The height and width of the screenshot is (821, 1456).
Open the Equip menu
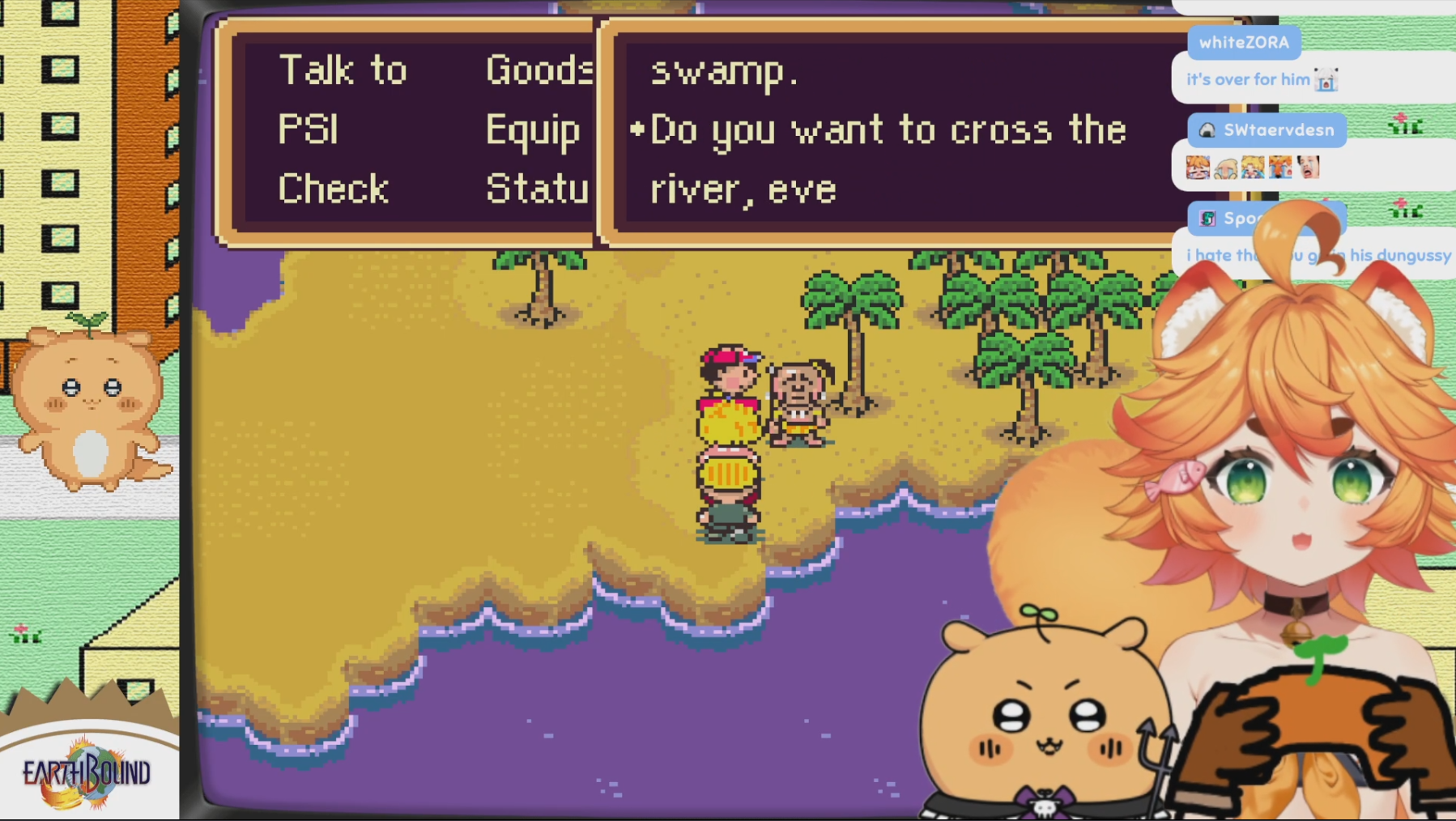533,130
